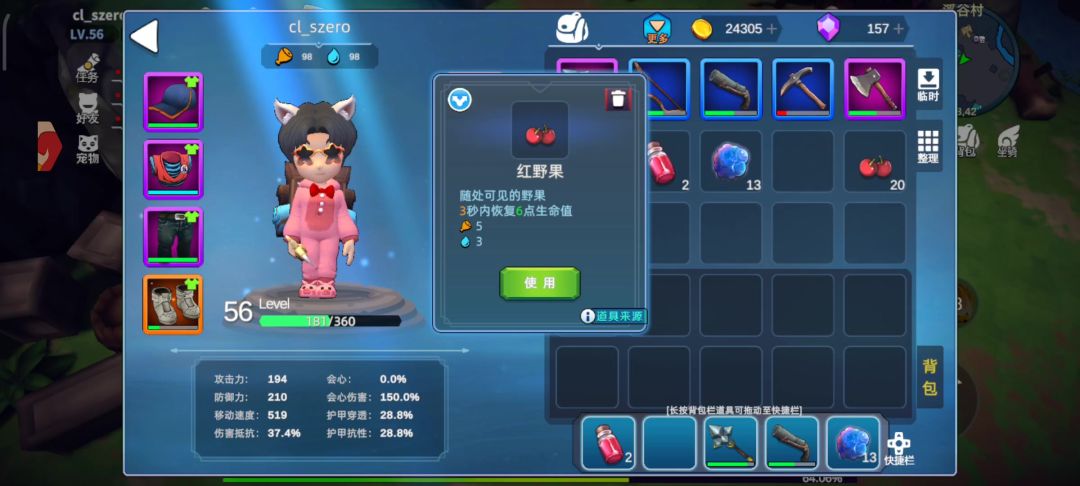This screenshot has width=1080, height=486.
Task: Go back using the white arrow
Action: 145,37
